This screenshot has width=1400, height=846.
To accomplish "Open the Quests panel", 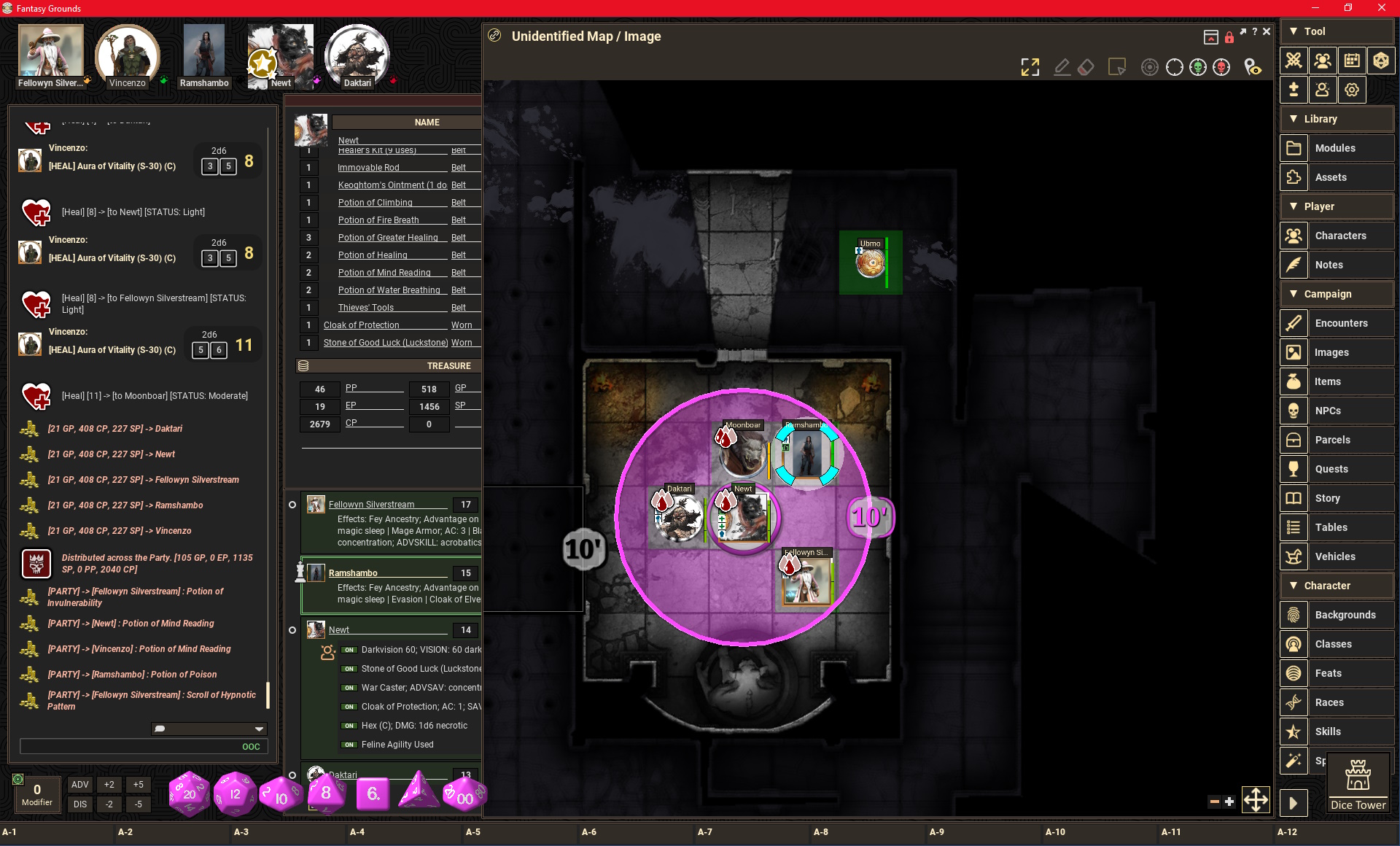I will (1331, 469).
